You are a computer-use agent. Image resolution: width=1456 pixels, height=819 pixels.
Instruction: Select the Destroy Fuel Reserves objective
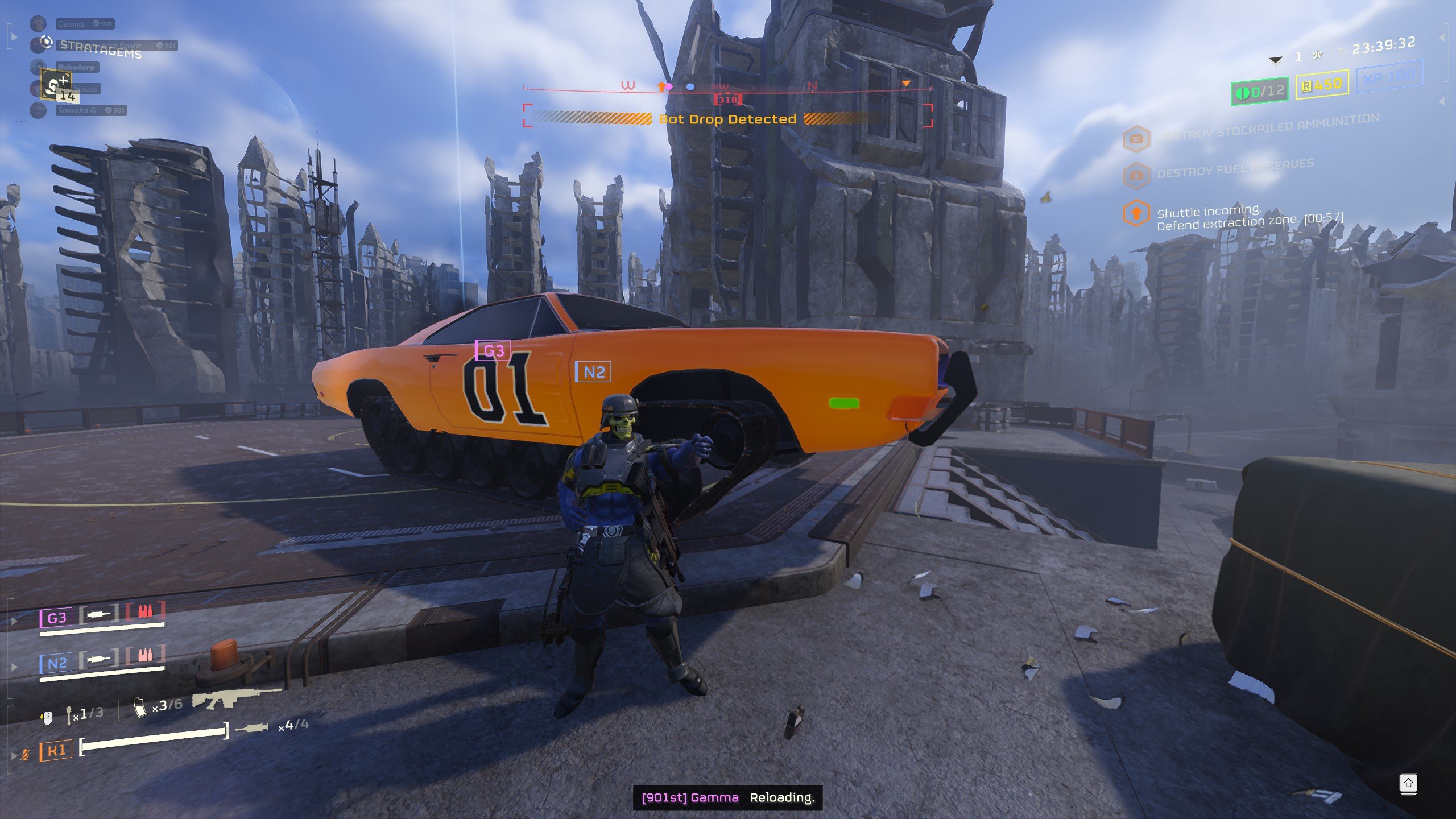pyautogui.click(x=1234, y=168)
